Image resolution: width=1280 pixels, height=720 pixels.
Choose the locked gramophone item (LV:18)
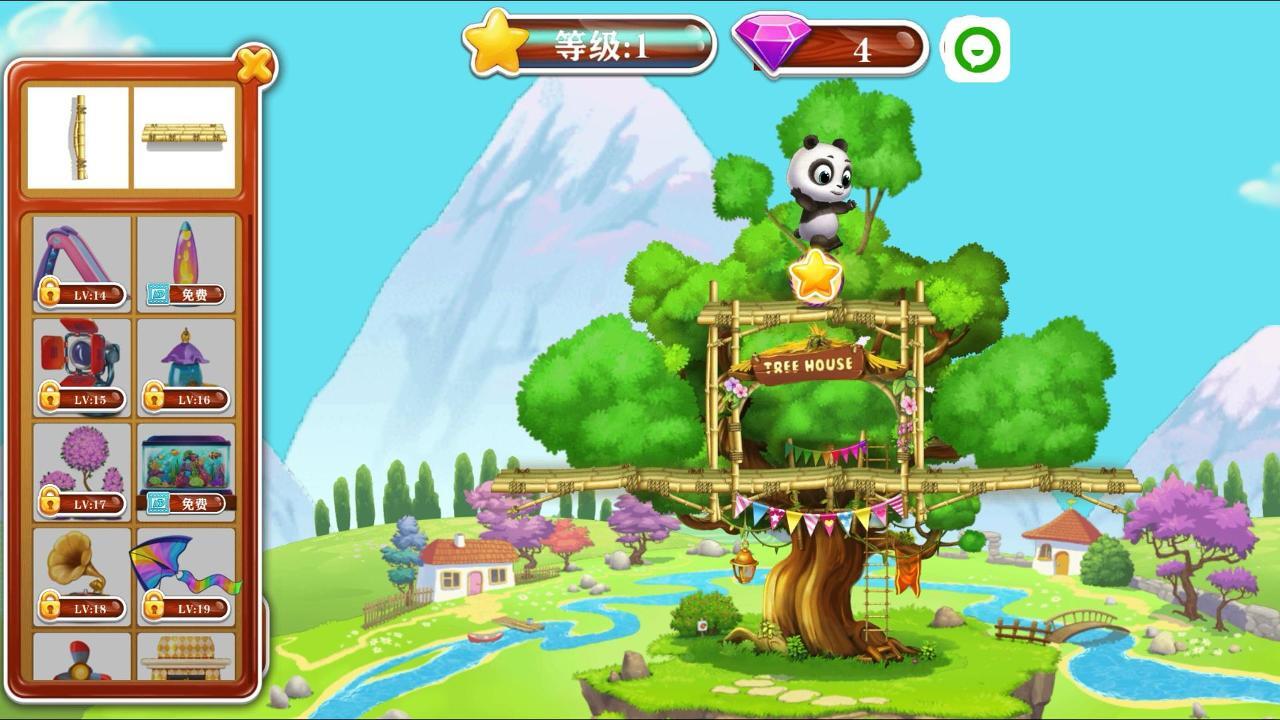(x=82, y=576)
